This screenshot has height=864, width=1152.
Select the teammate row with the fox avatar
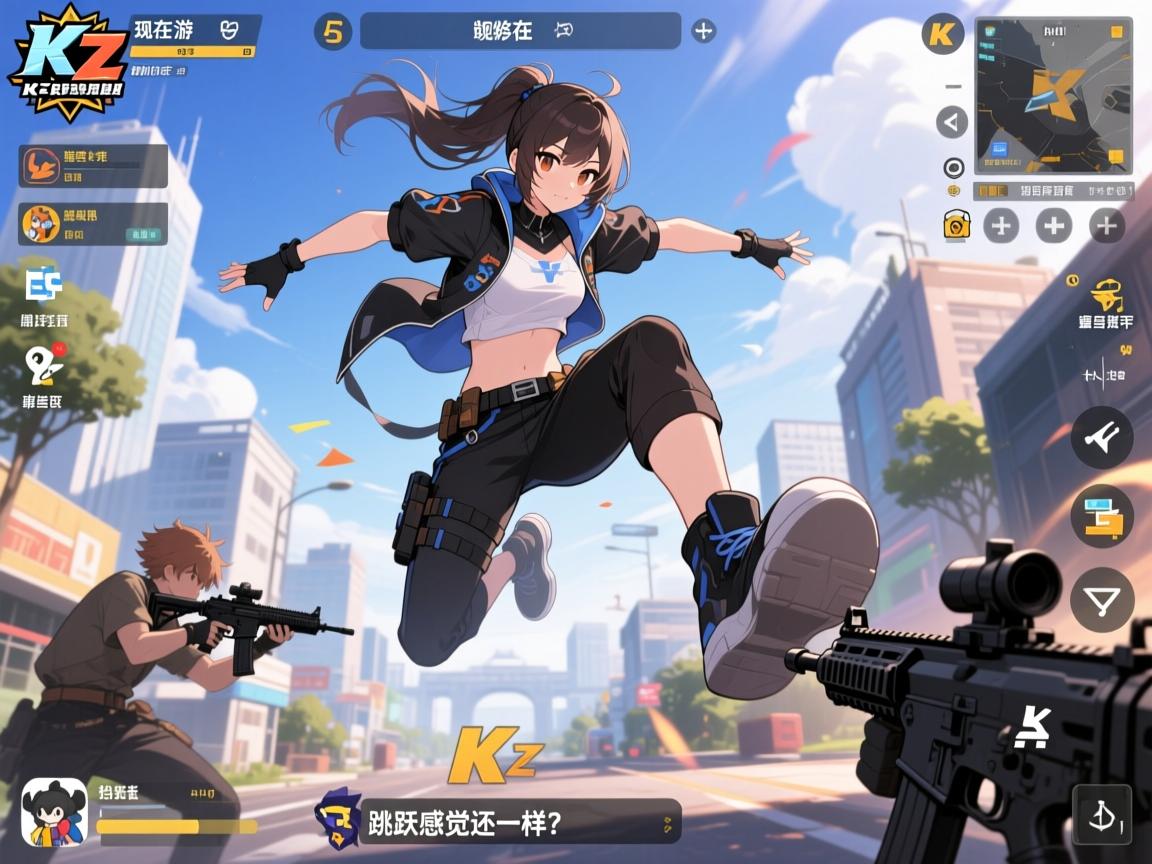(x=94, y=224)
